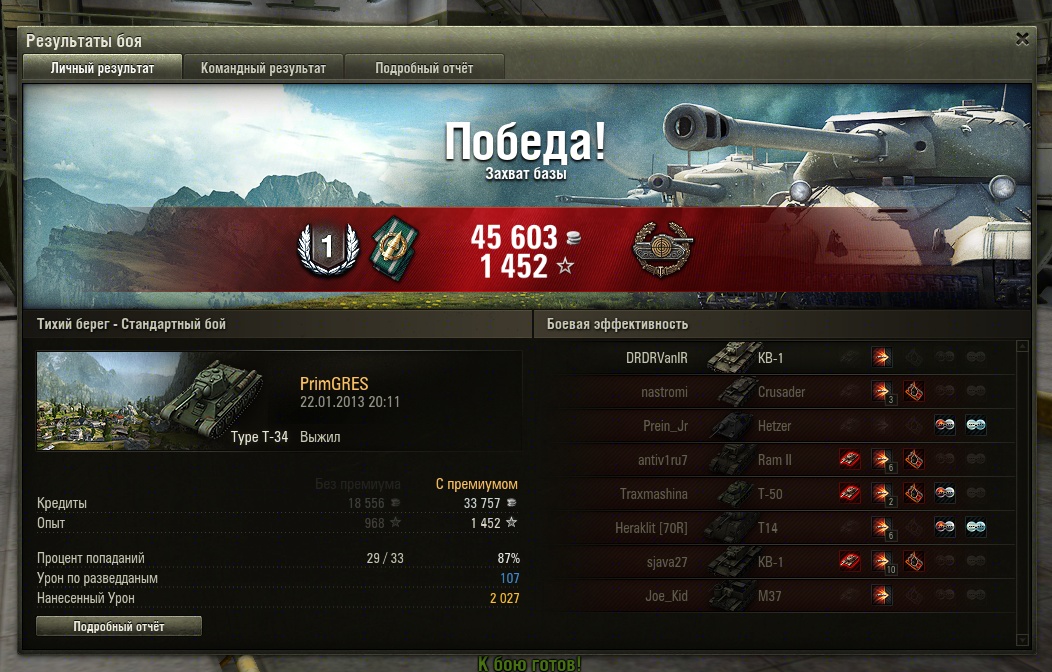The height and width of the screenshot is (672, 1052).
Task: Click the up arrow of efficiency scrollbar
Action: click(x=1022, y=347)
